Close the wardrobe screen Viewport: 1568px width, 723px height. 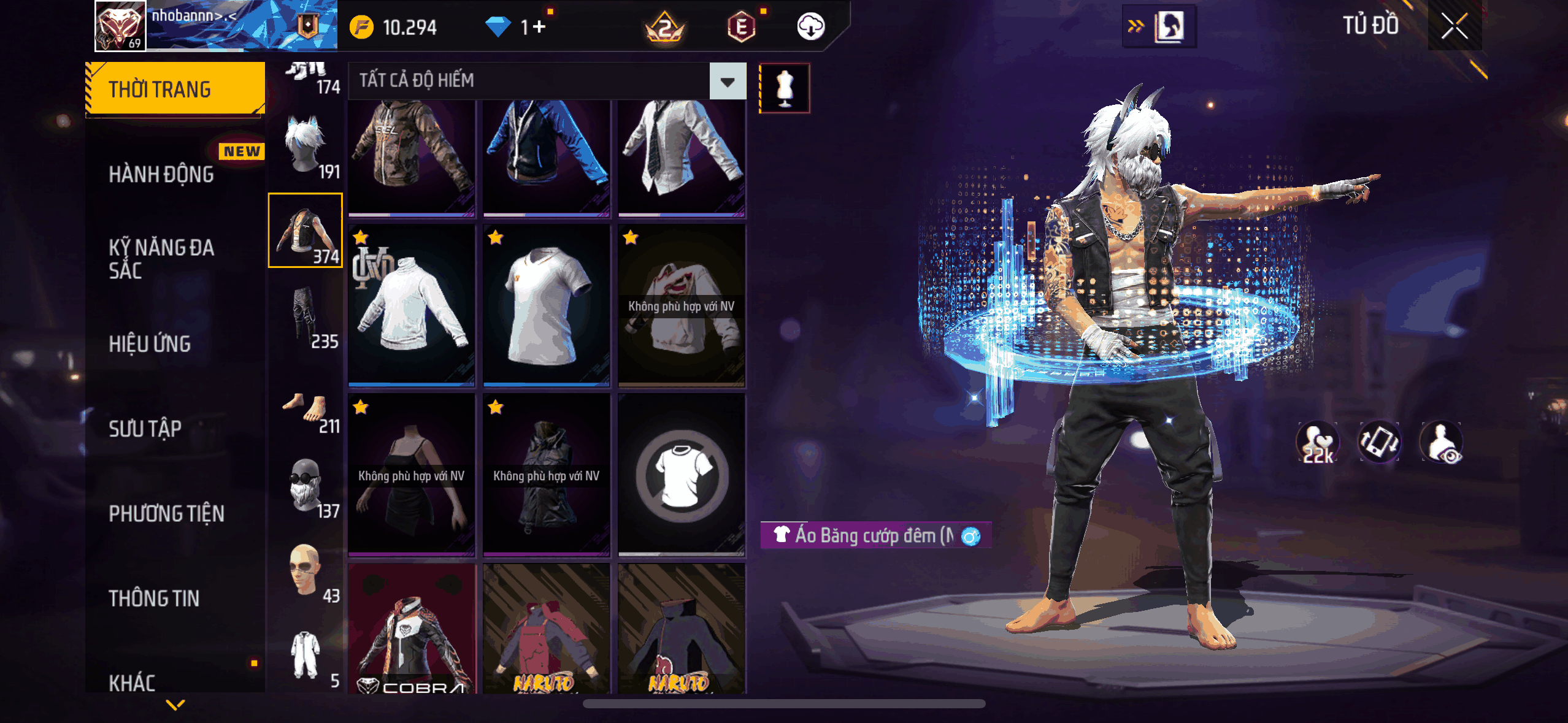pos(1455,26)
